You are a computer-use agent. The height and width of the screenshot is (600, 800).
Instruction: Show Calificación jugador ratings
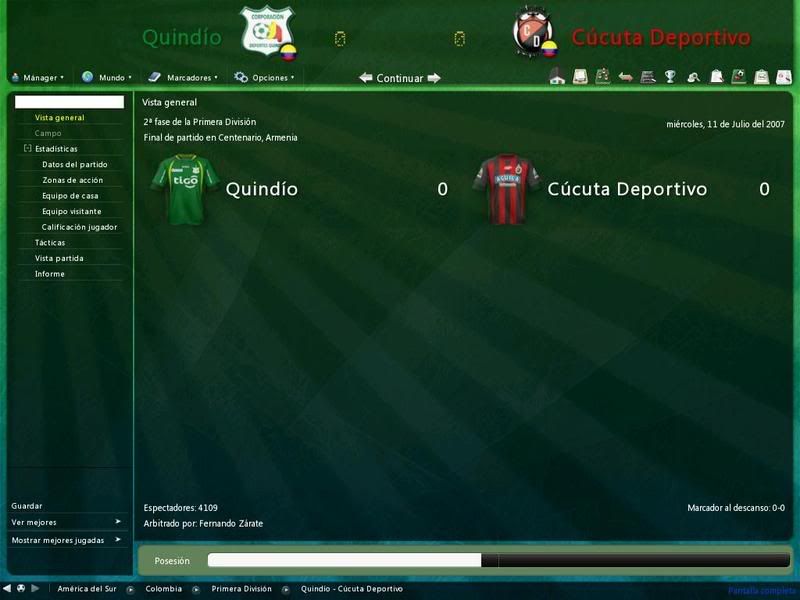click(79, 227)
